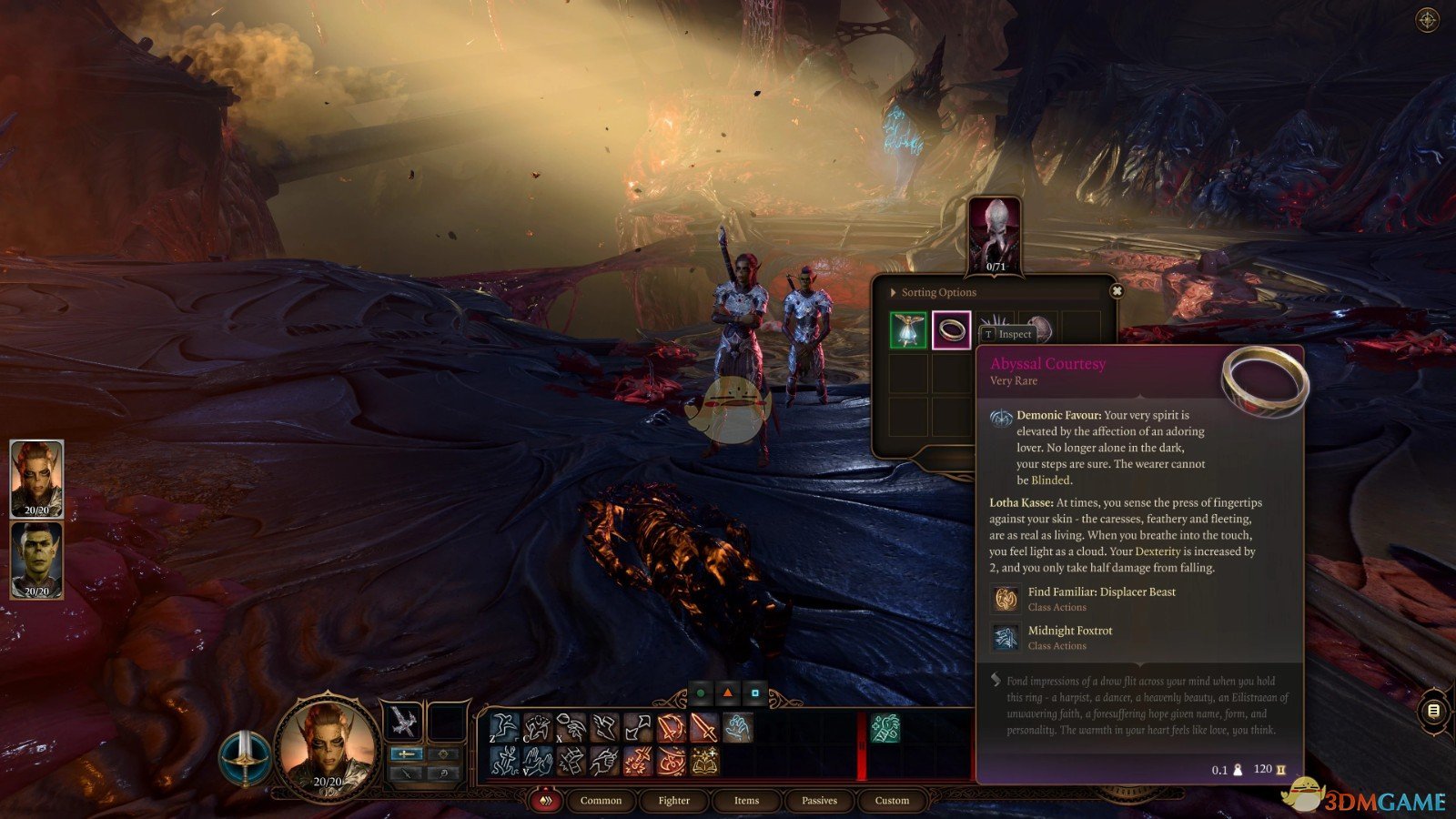
Task: Click the compass icon in top corner
Action: 1427,20
